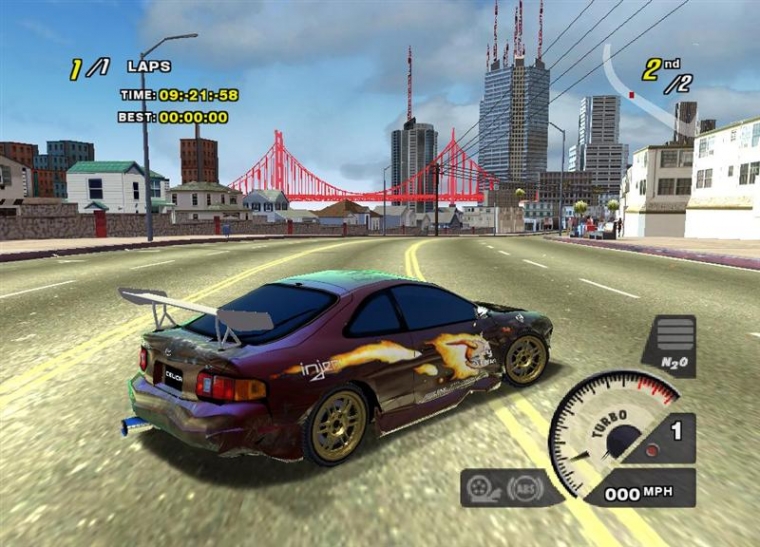Image resolution: width=760 pixels, height=547 pixels.
Task: Toggle the traction control wheel icon
Action: click(483, 488)
